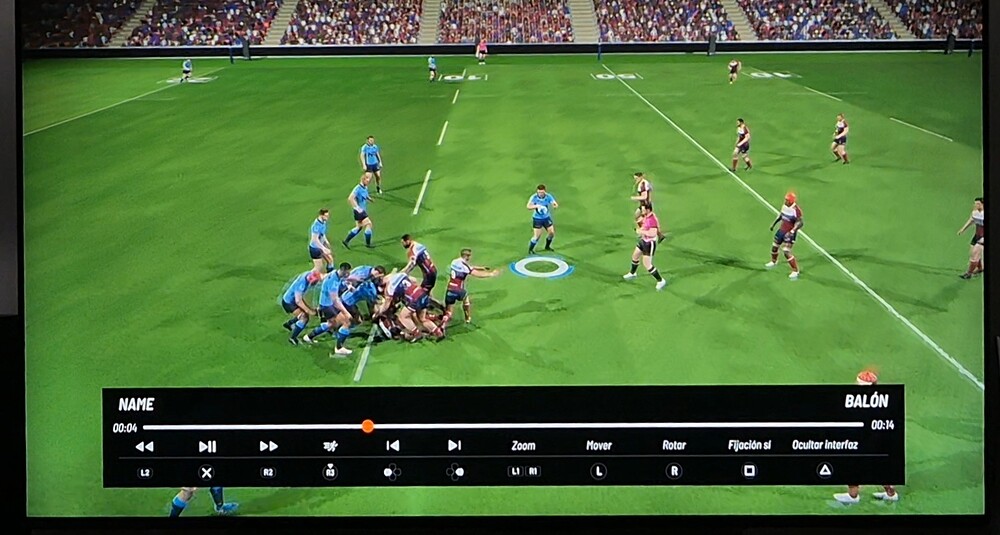
Task: Hide the interface with Ocultar interfaz
Action: point(825,446)
